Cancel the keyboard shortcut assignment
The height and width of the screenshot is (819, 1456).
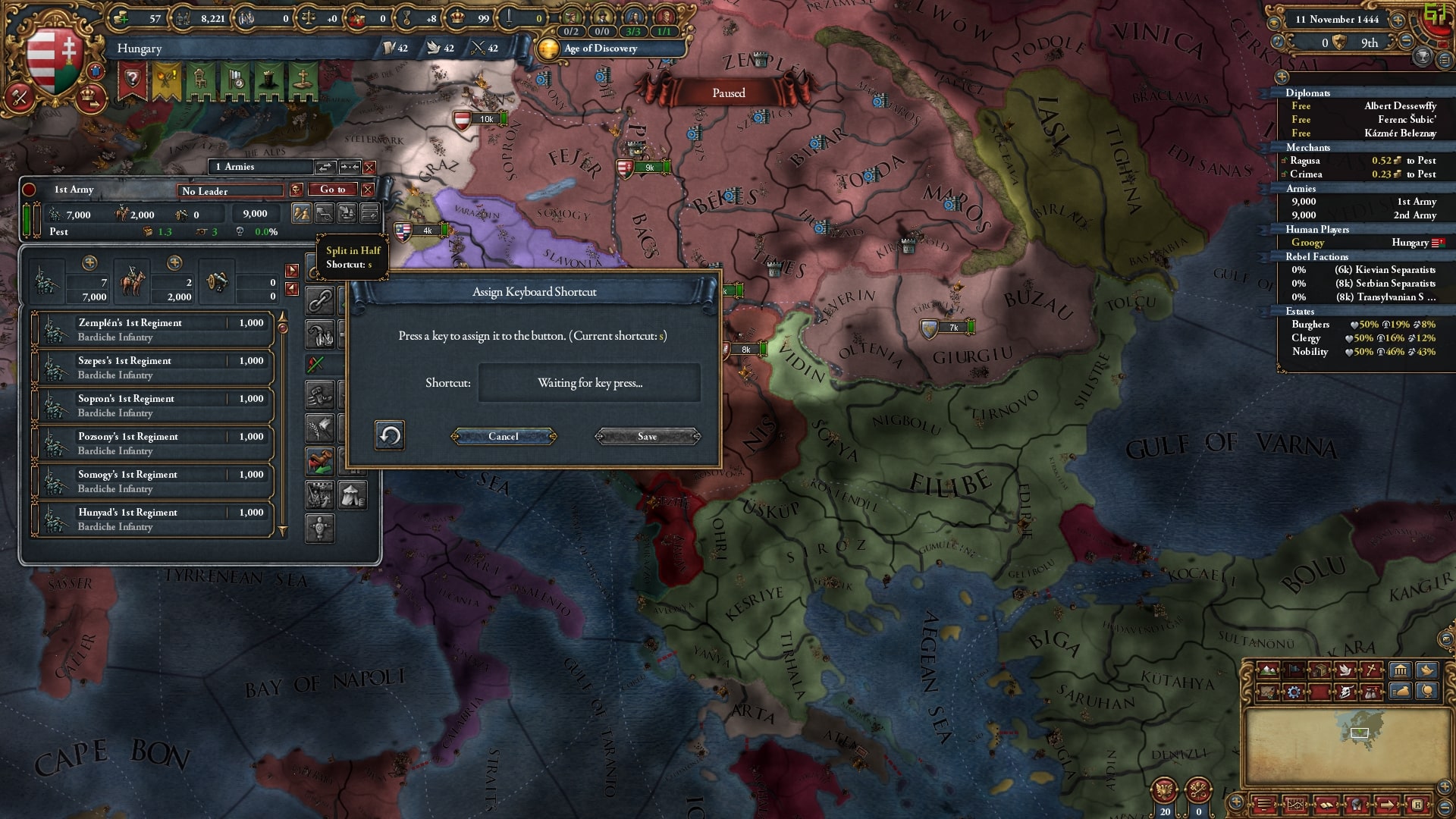point(504,436)
